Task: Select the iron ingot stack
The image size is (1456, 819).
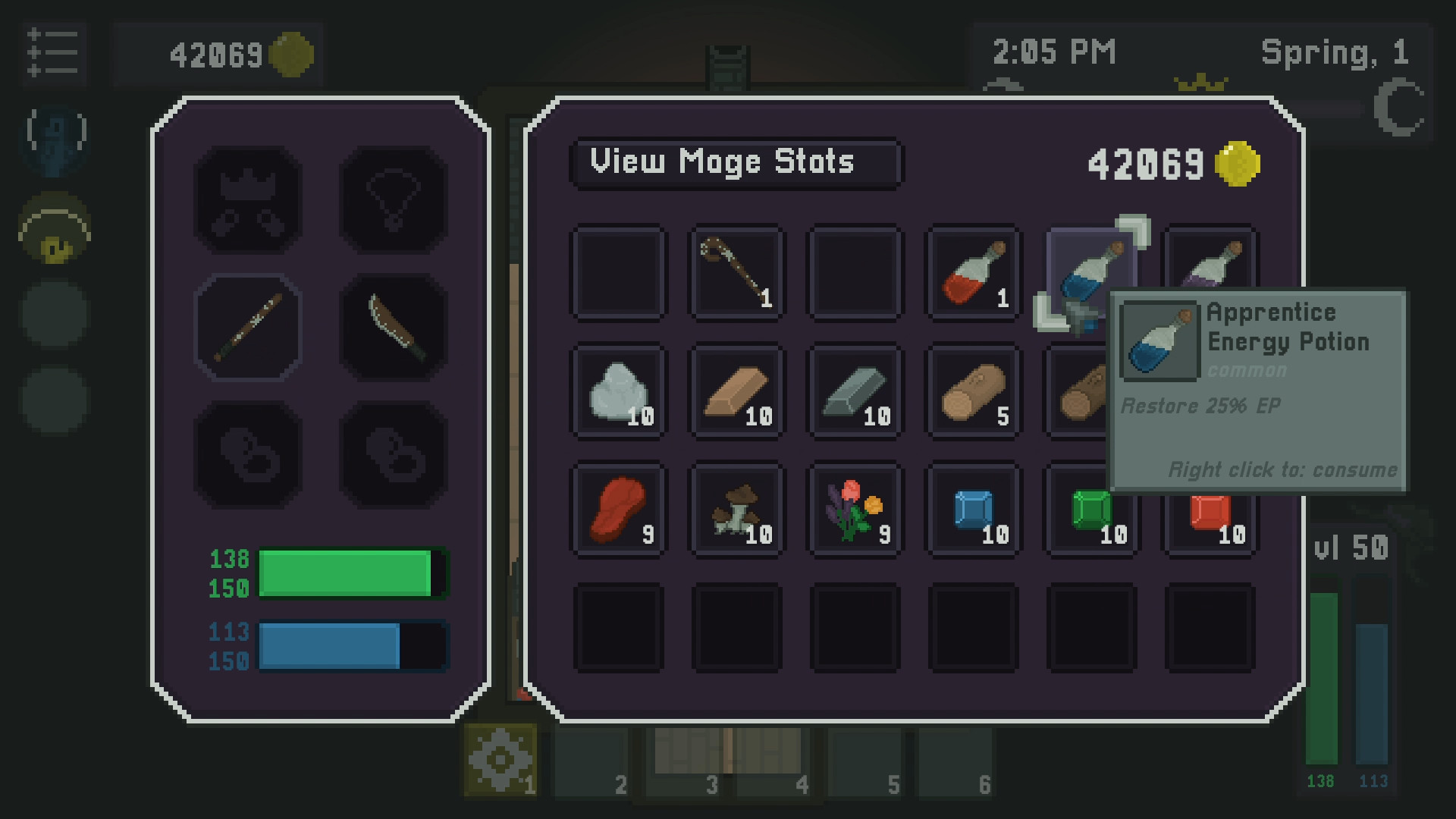Action: click(x=855, y=390)
